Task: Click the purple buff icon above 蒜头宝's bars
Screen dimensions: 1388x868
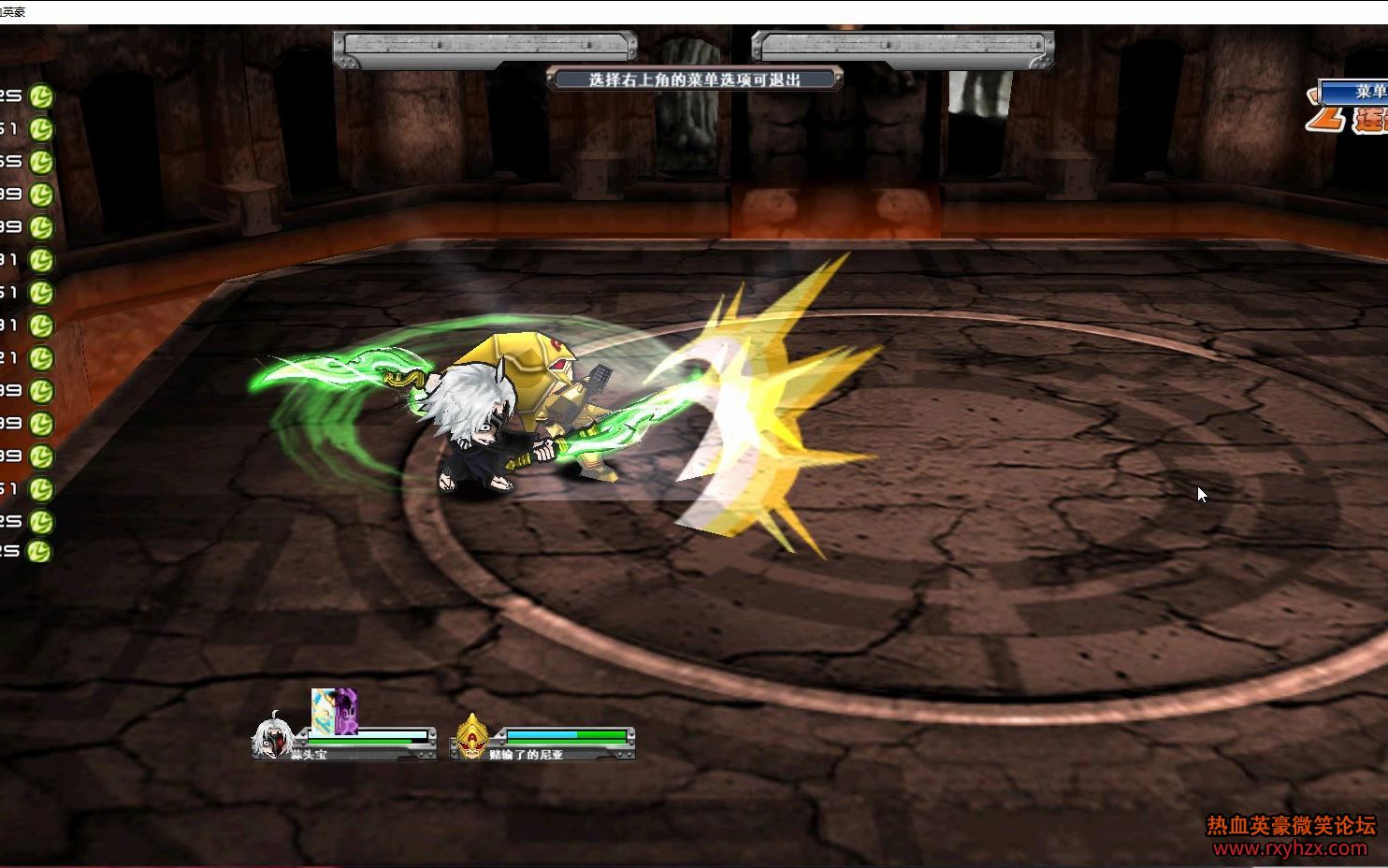Action: [x=346, y=711]
